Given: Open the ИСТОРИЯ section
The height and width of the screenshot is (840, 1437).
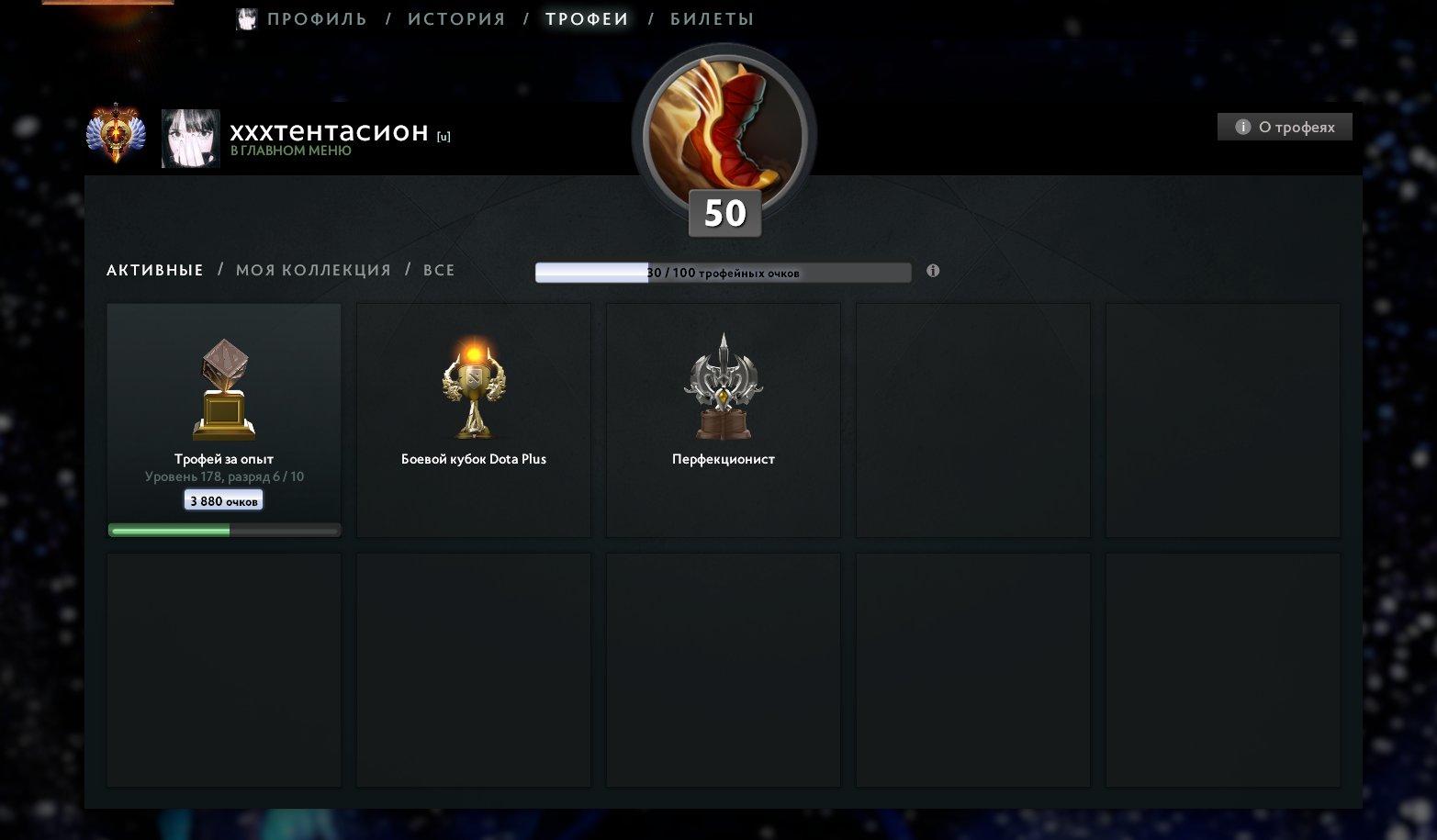Looking at the screenshot, I should tap(455, 17).
